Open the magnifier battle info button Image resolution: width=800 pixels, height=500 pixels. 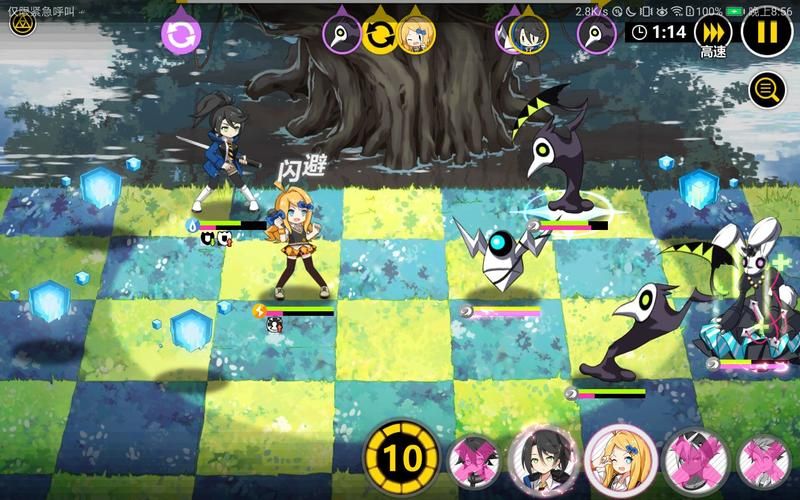pos(767,90)
